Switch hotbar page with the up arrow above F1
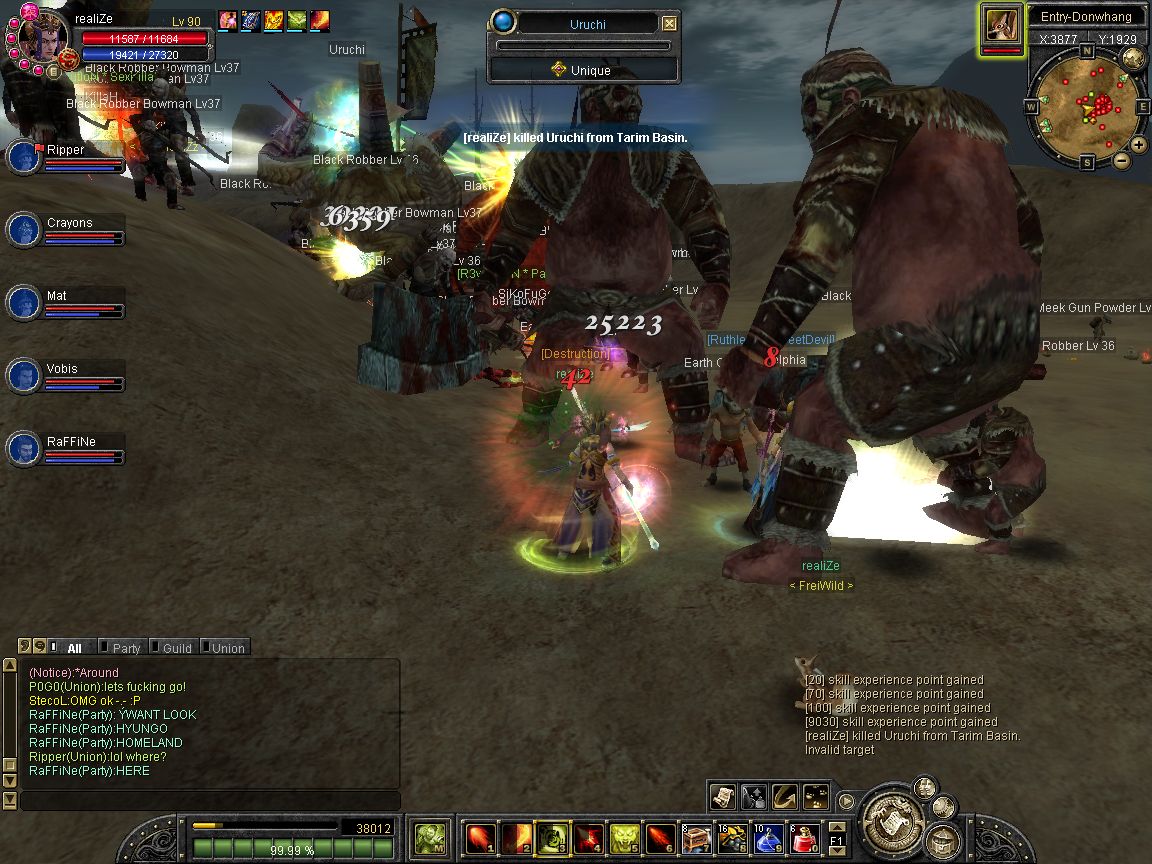The width and height of the screenshot is (1152, 864). click(x=837, y=826)
